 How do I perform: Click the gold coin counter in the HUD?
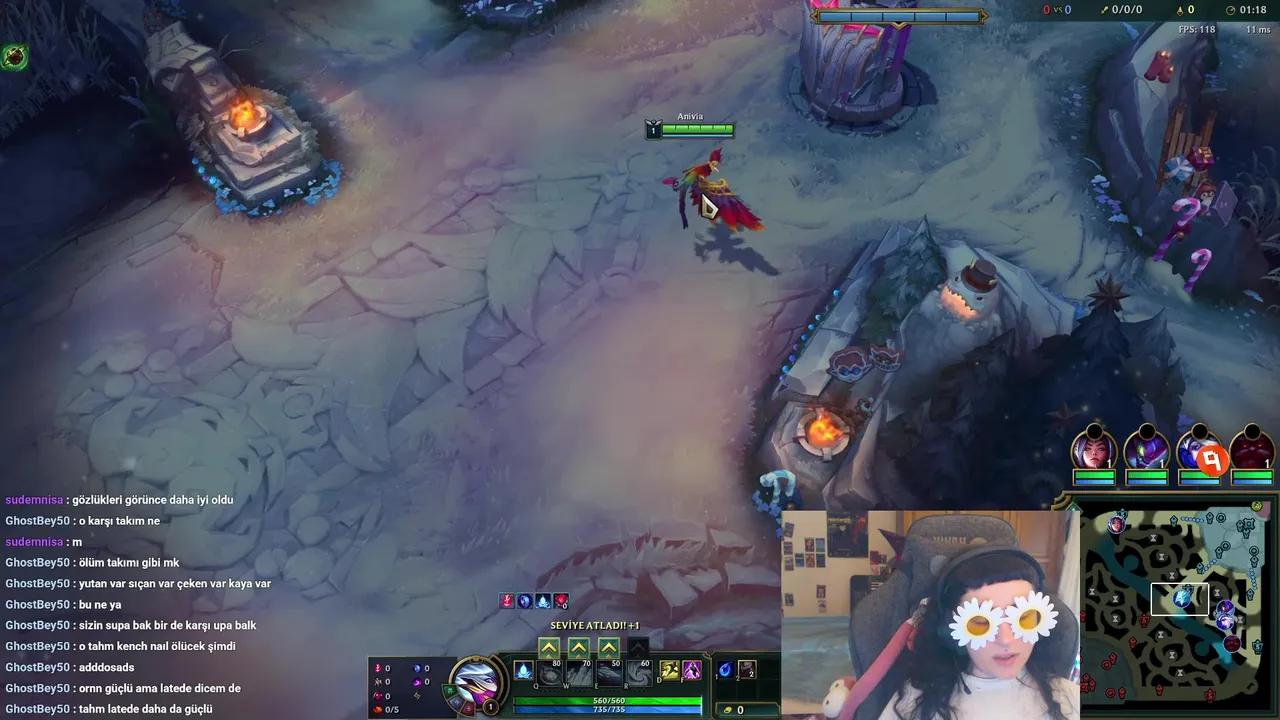coord(738,709)
